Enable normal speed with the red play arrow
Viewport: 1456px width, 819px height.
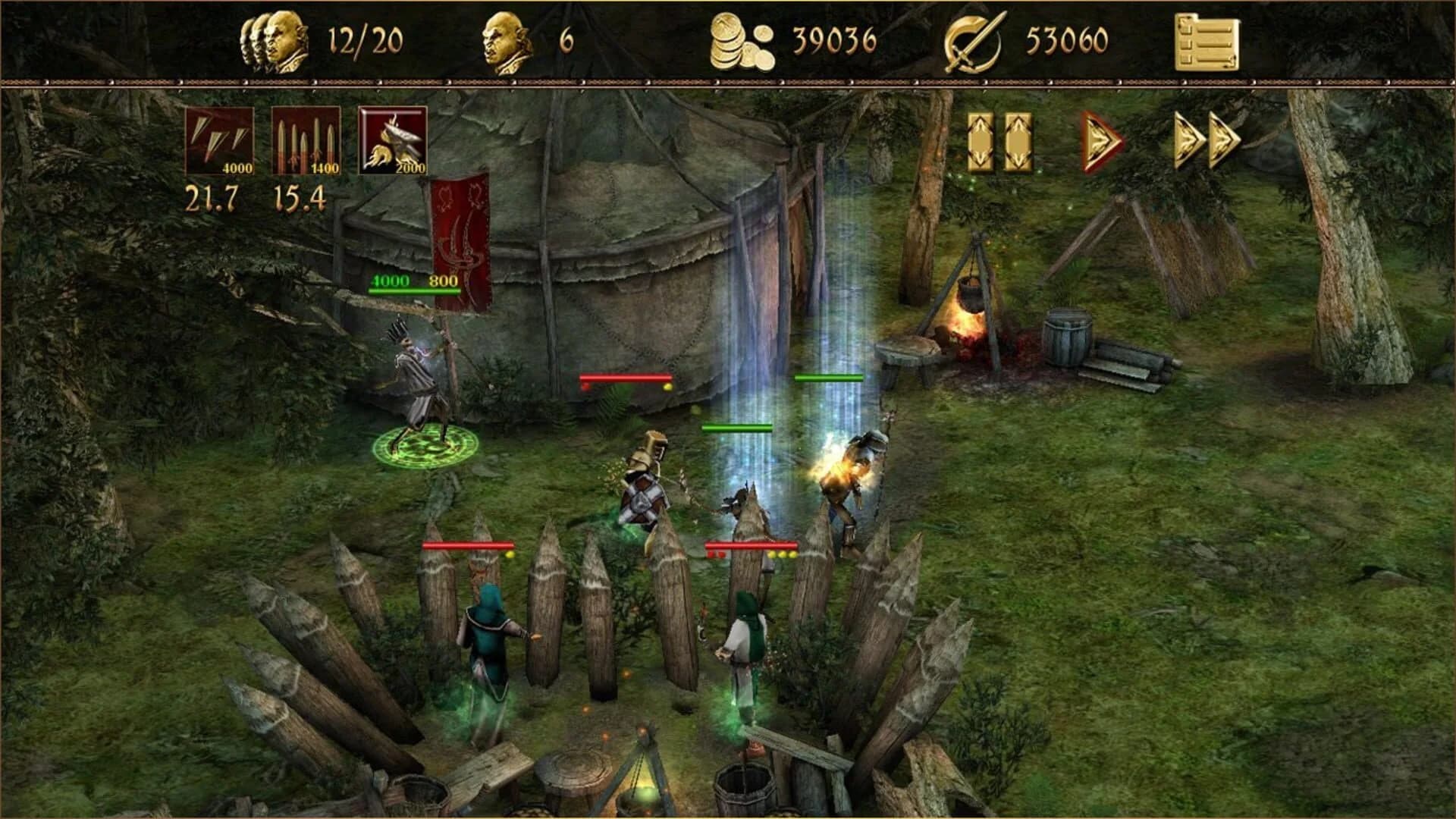click(1097, 140)
